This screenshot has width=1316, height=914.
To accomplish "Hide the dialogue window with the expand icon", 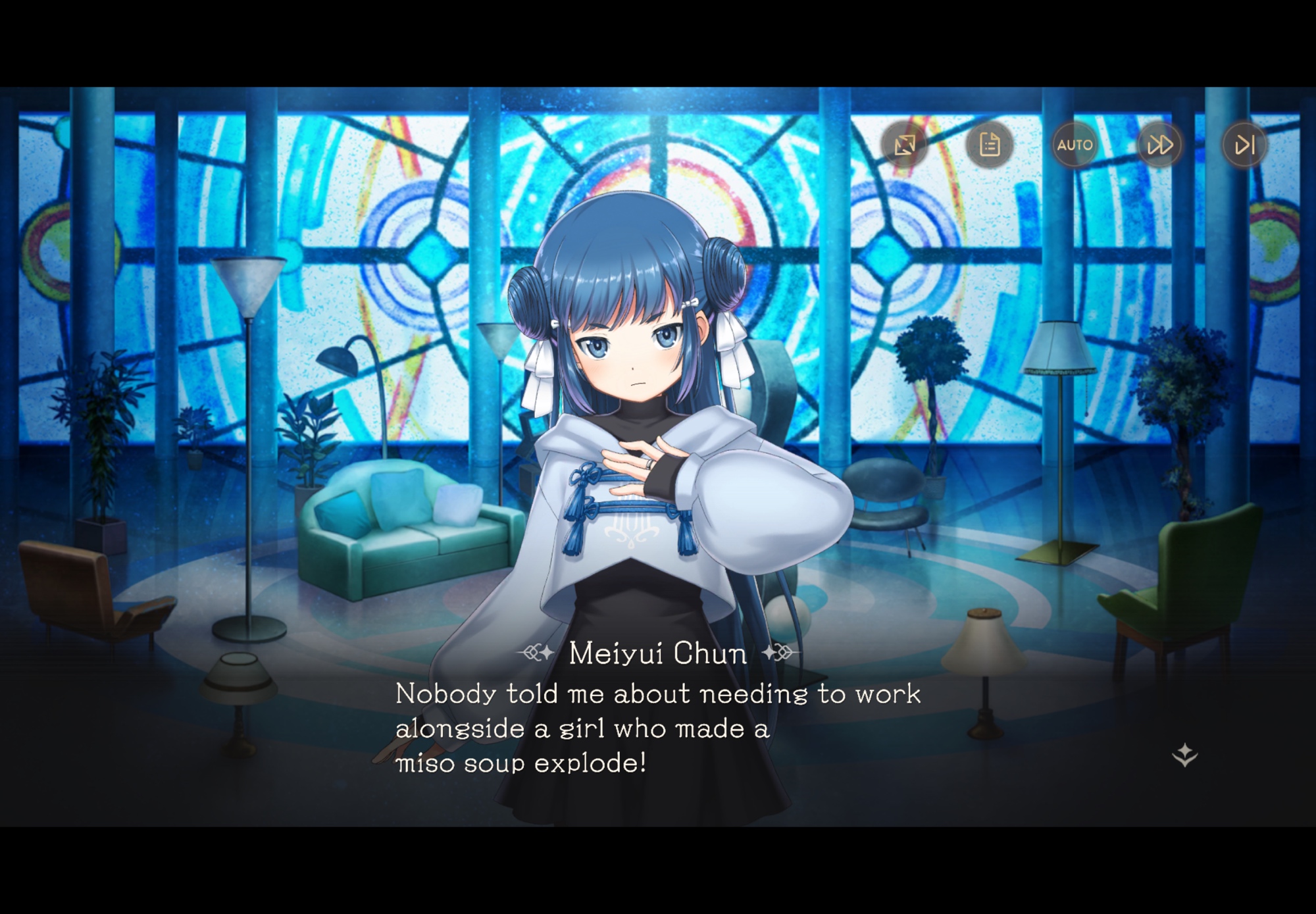I will pyautogui.click(x=905, y=144).
